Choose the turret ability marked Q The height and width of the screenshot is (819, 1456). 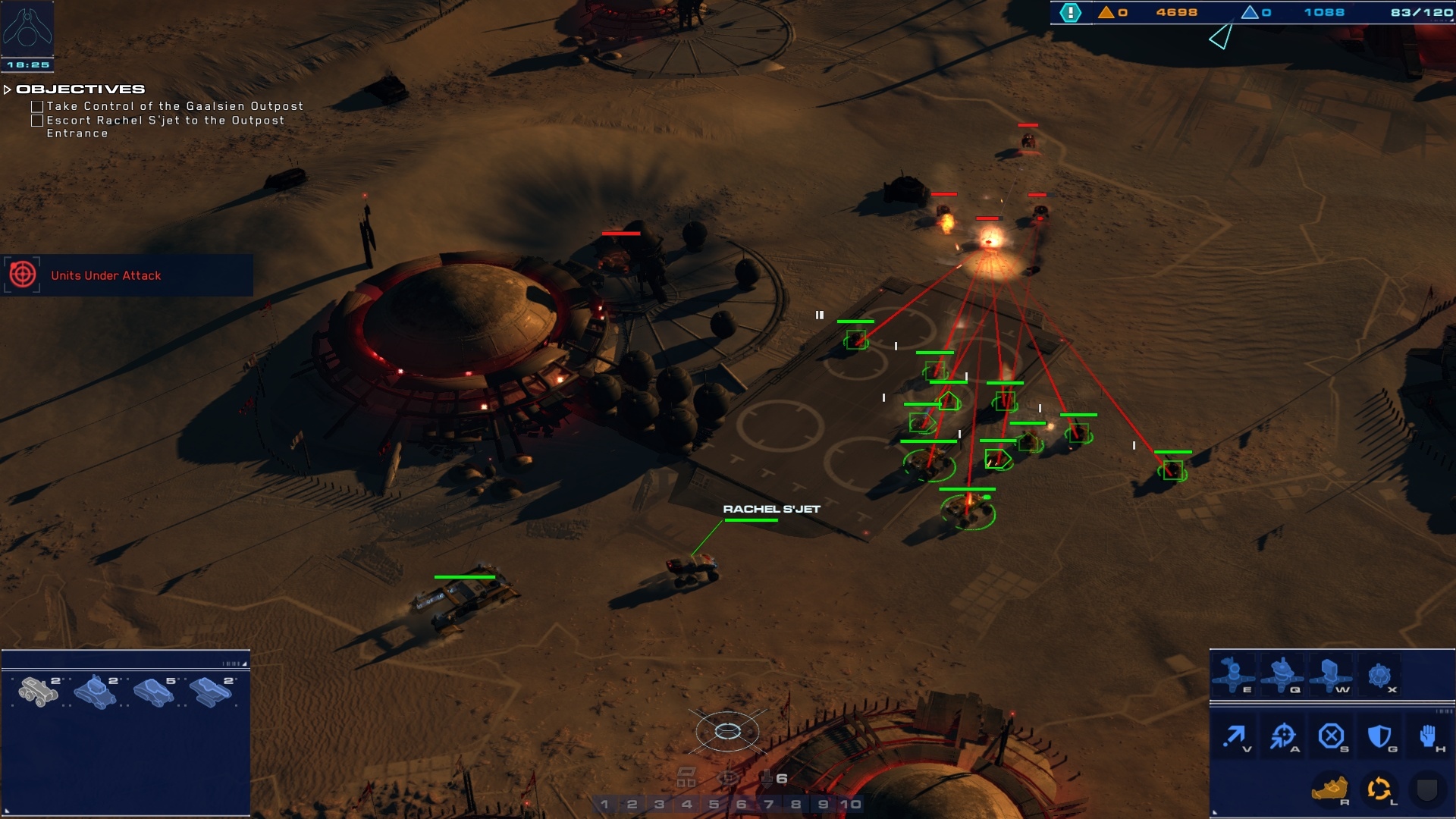point(1282,674)
